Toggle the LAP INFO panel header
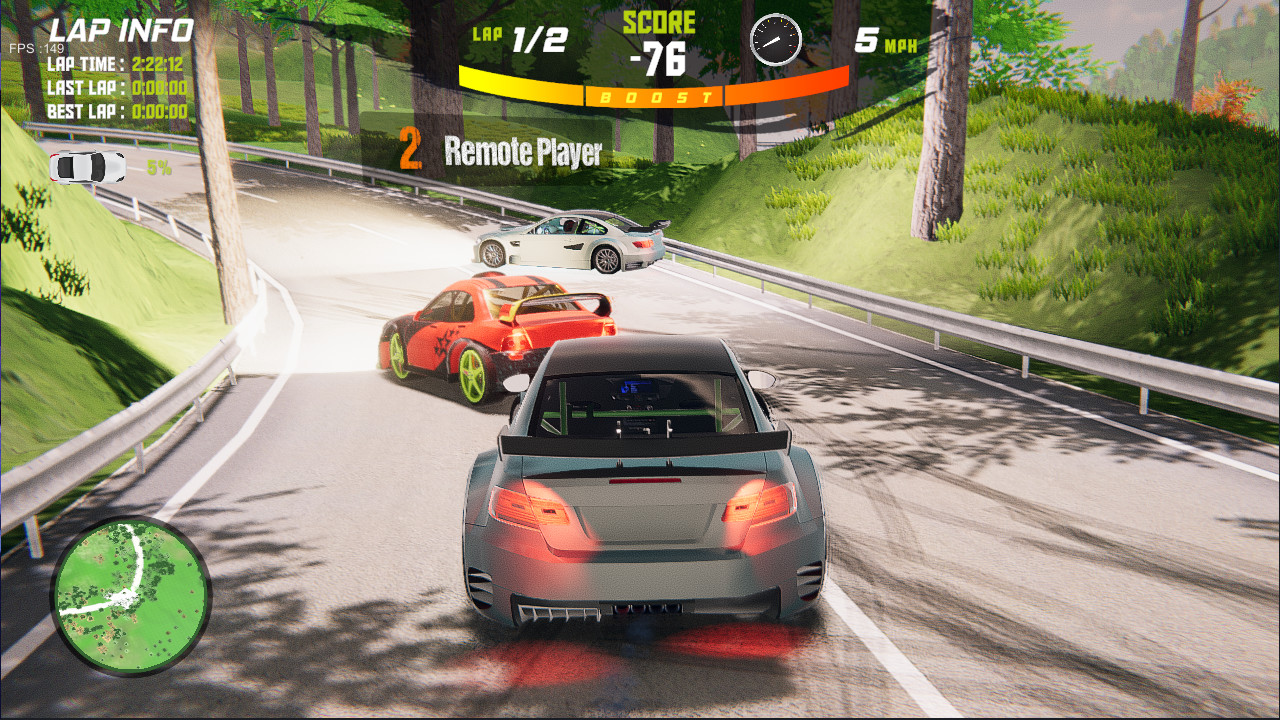 click(122, 30)
